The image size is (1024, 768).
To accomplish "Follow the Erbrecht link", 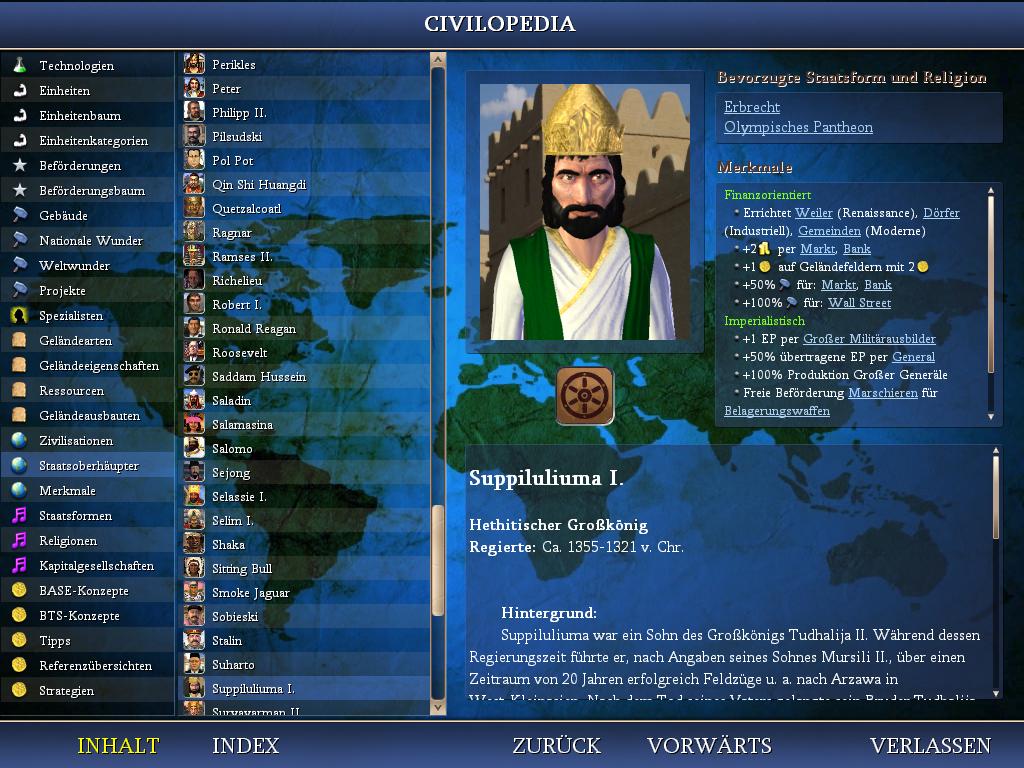I will tap(752, 107).
